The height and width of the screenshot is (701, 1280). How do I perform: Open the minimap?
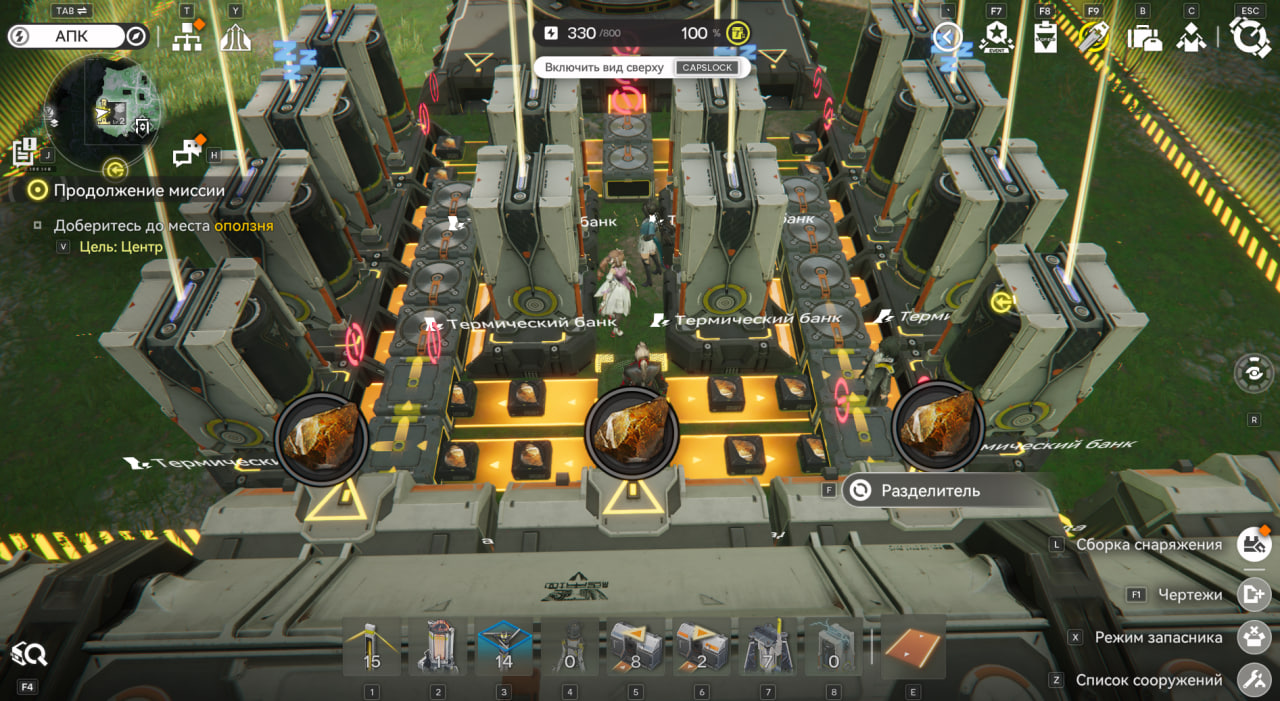point(105,110)
